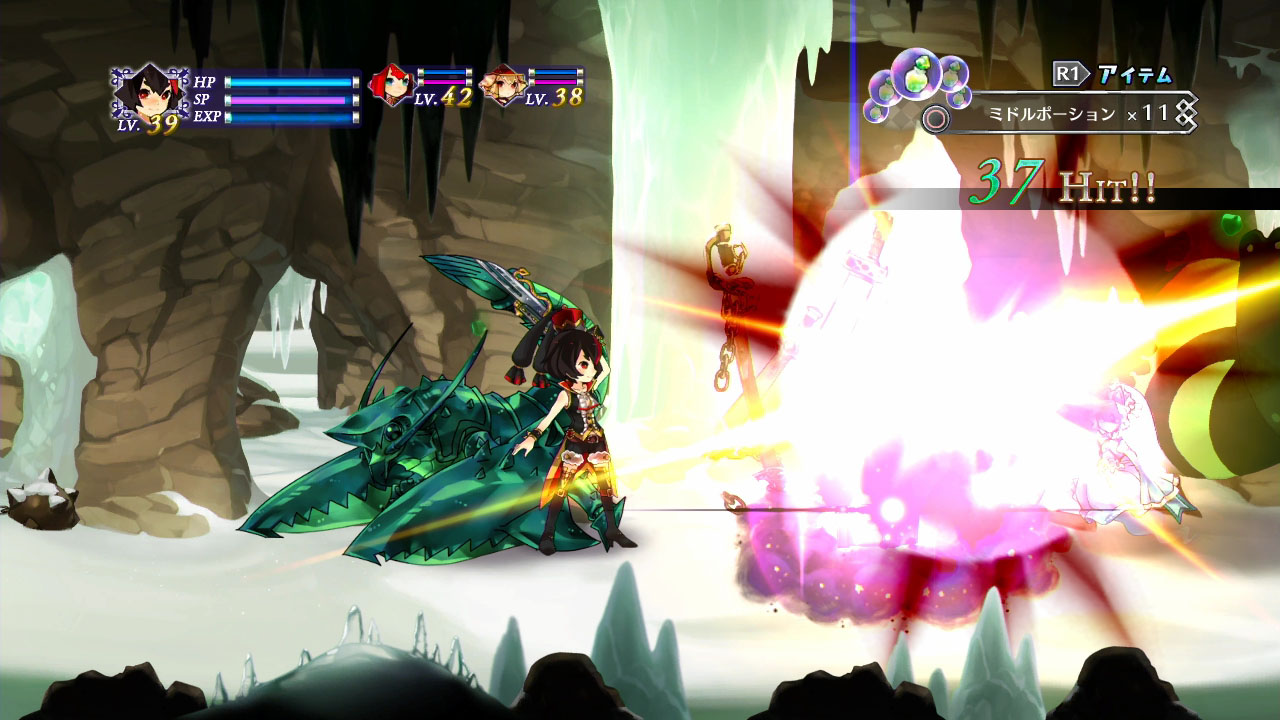Image resolution: width=1280 pixels, height=720 pixels.
Task: Click the potion orb cluster icon
Action: coord(916,80)
